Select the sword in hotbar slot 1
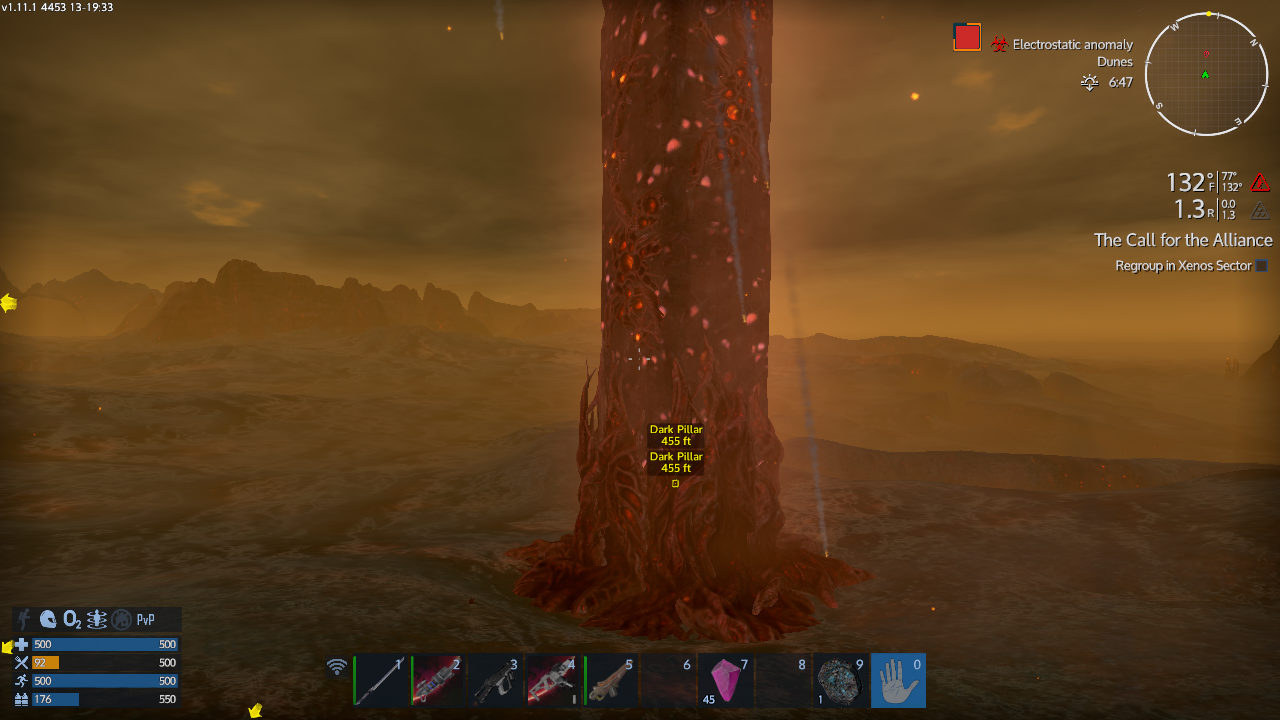 point(382,680)
